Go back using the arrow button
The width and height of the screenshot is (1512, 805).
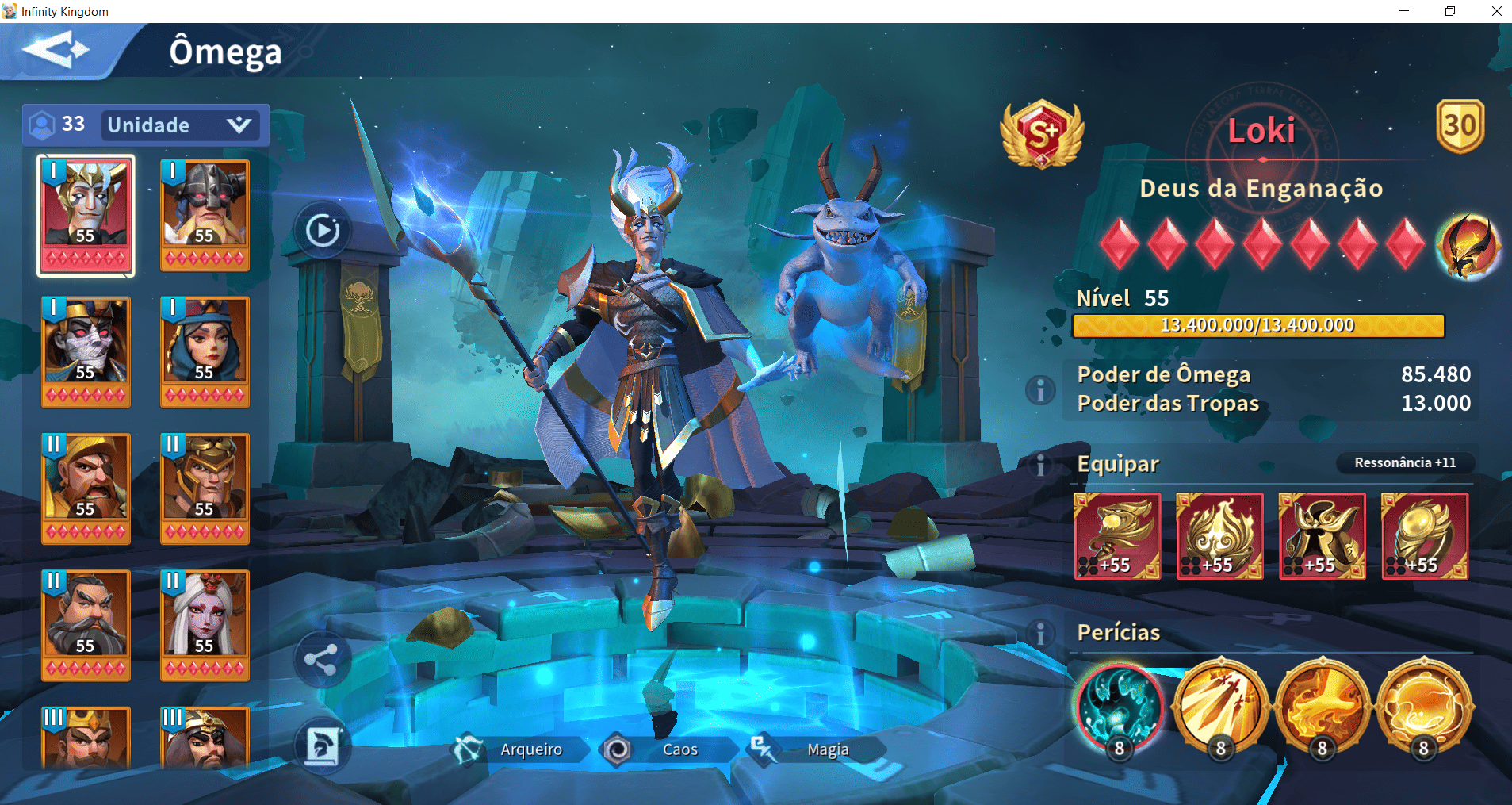tap(56, 51)
